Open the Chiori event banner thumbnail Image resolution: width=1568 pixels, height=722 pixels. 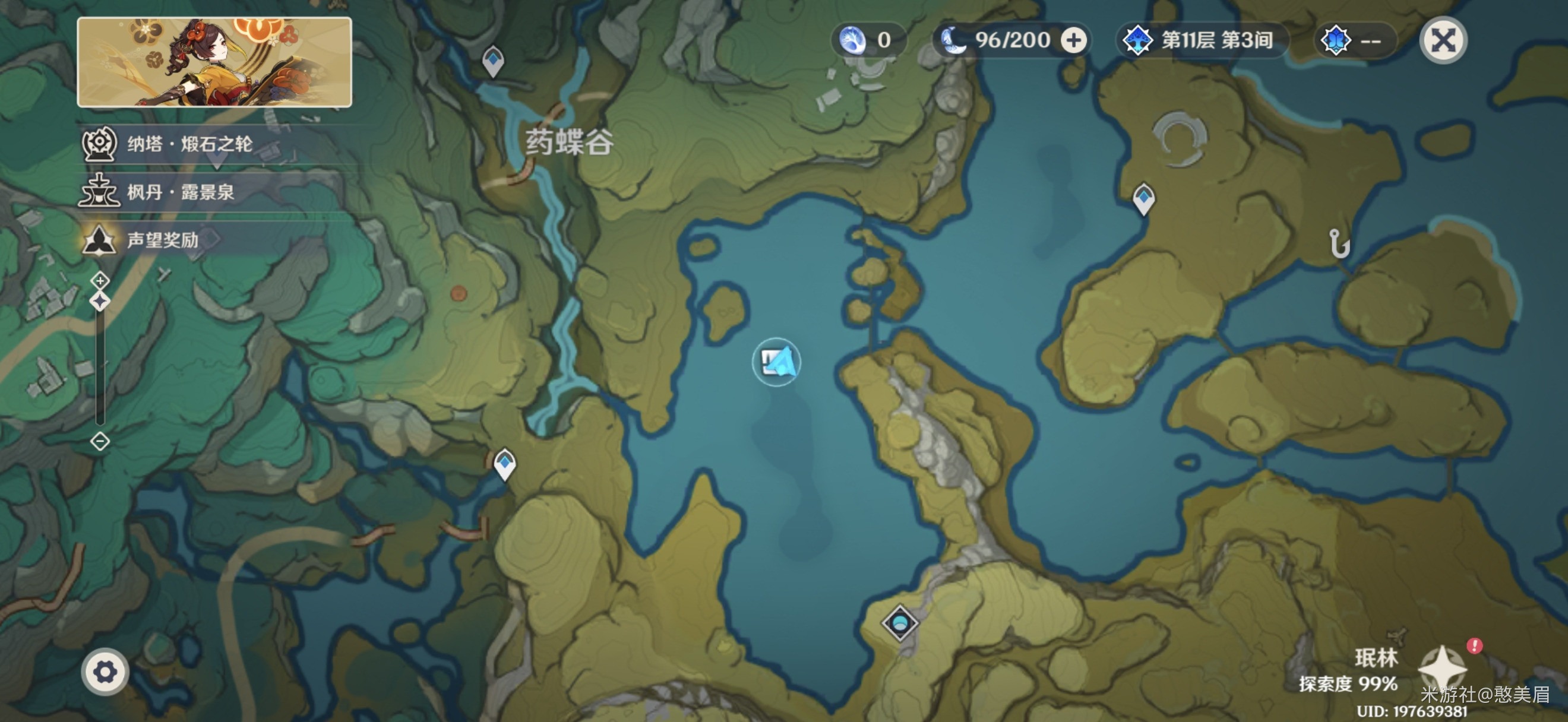[214, 63]
